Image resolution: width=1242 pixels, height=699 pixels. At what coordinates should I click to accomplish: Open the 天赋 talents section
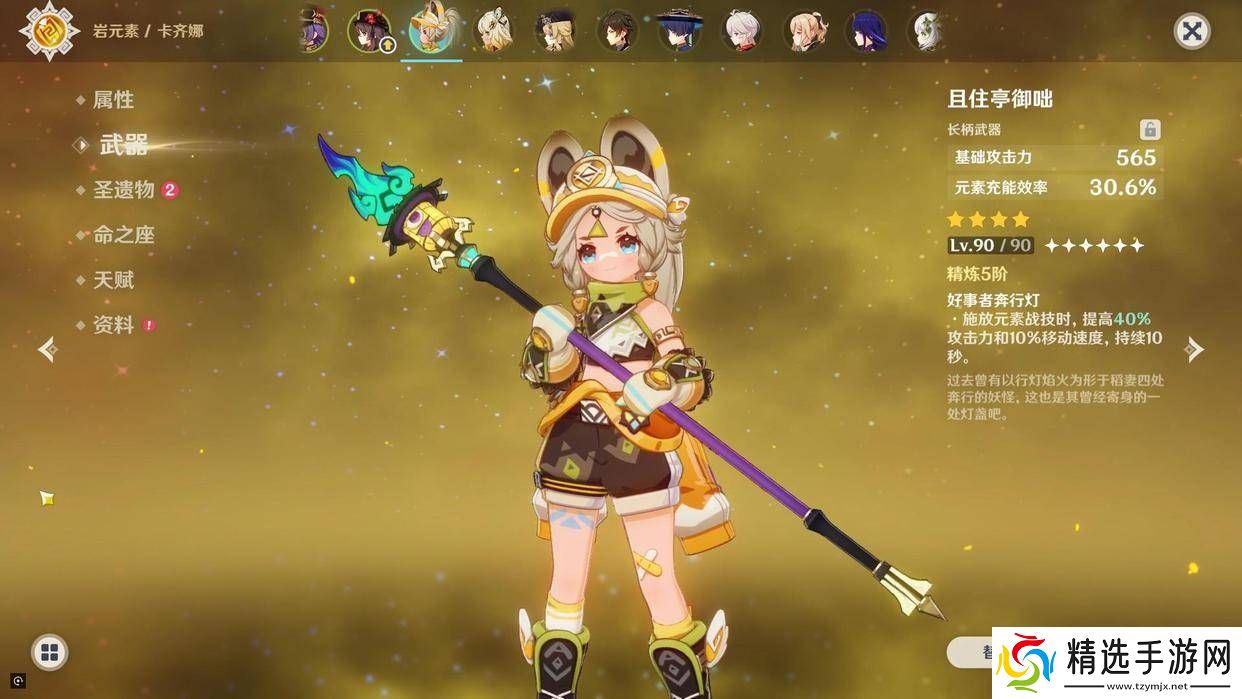pyautogui.click(x=113, y=280)
